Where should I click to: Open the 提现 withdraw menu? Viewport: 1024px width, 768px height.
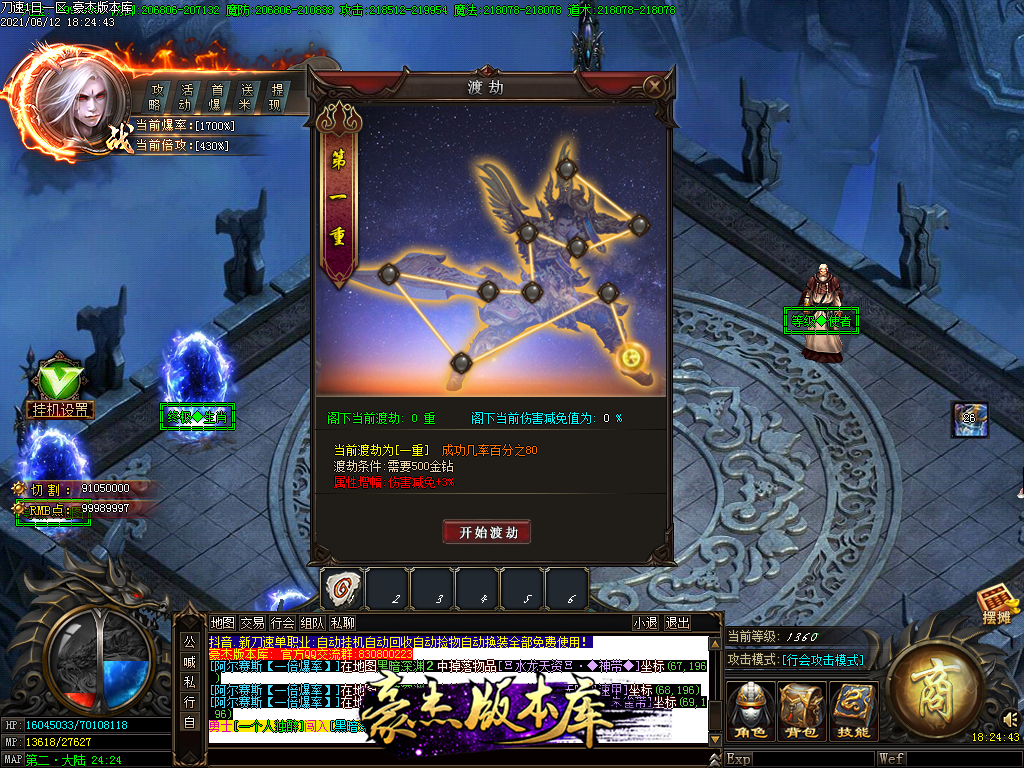[x=276, y=97]
